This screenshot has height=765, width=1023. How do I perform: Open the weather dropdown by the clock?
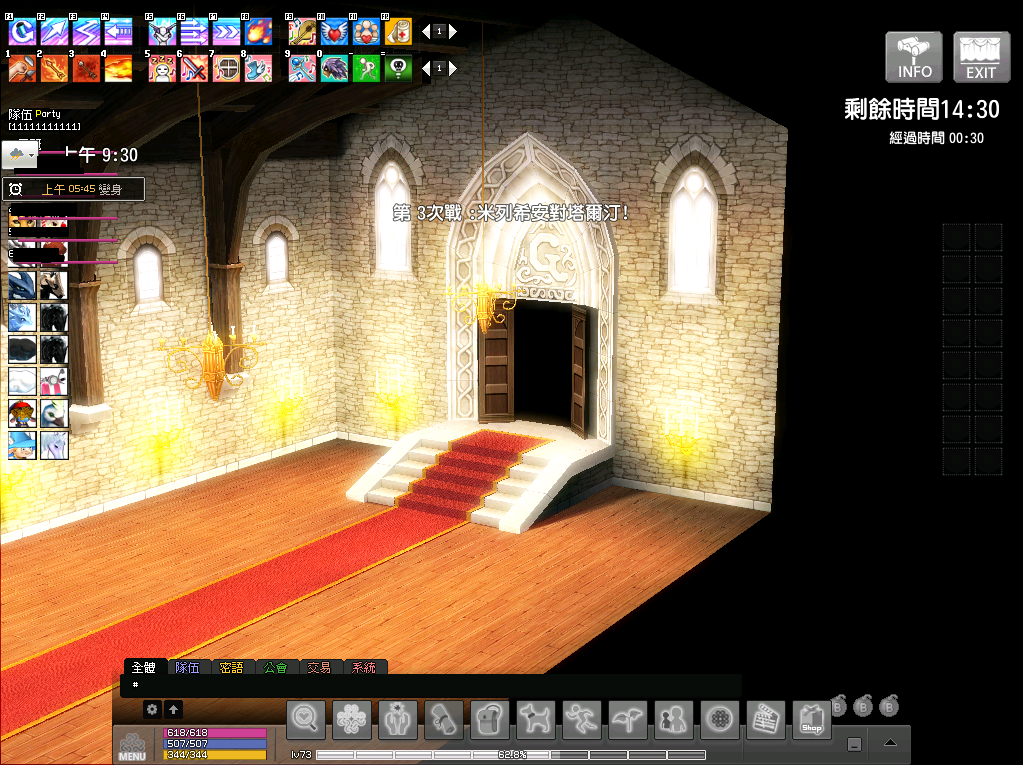point(20,155)
